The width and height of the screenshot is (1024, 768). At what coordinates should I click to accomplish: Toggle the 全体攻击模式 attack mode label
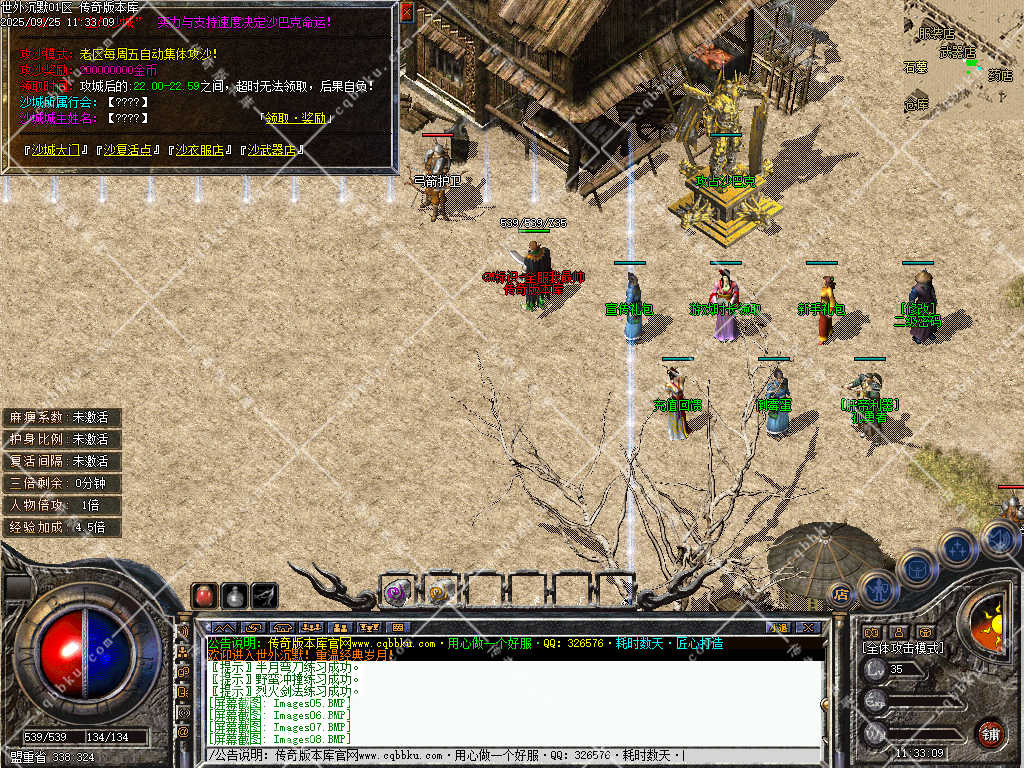tap(902, 648)
